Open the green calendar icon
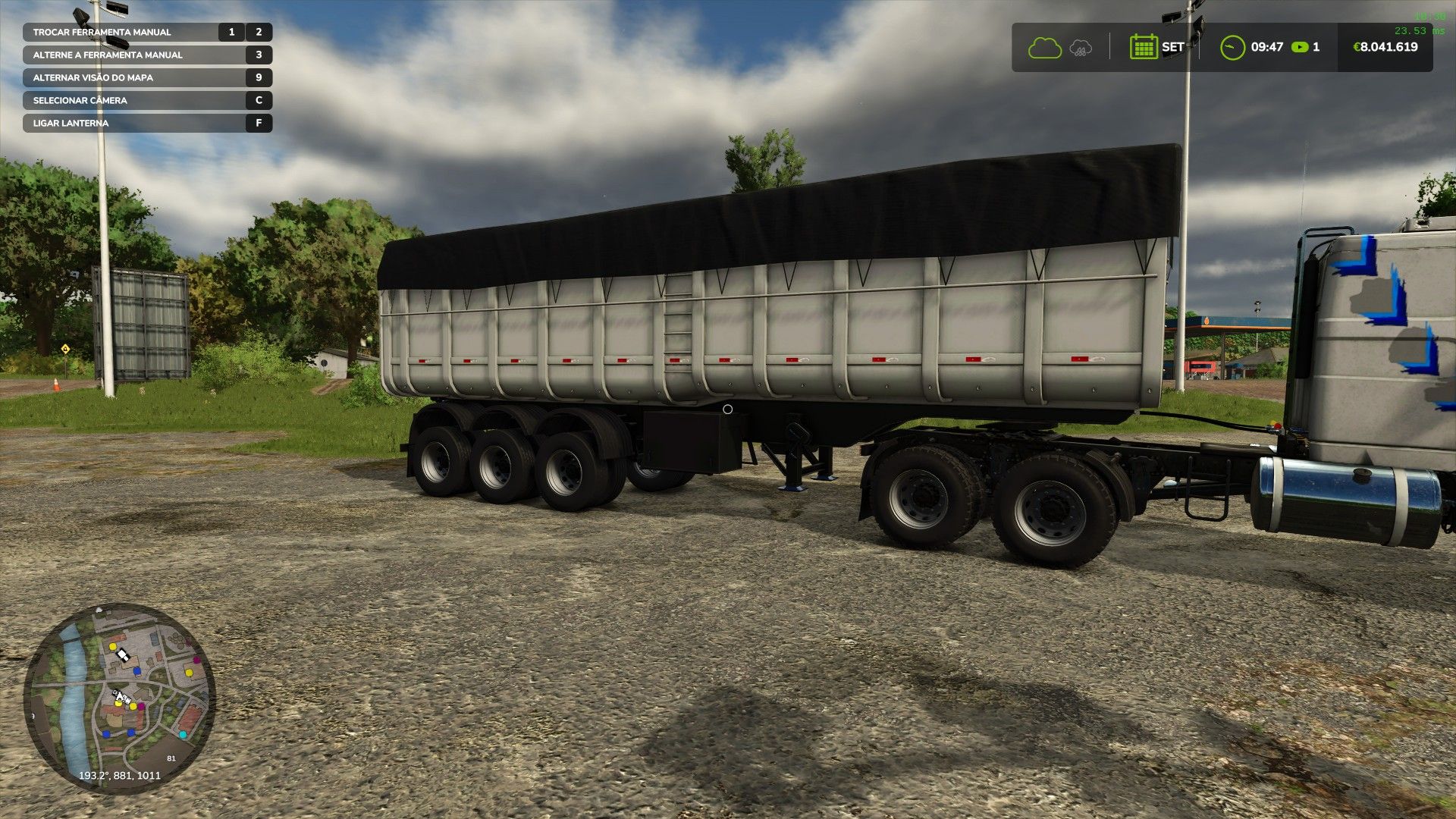The height and width of the screenshot is (819, 1456). pyautogui.click(x=1143, y=47)
